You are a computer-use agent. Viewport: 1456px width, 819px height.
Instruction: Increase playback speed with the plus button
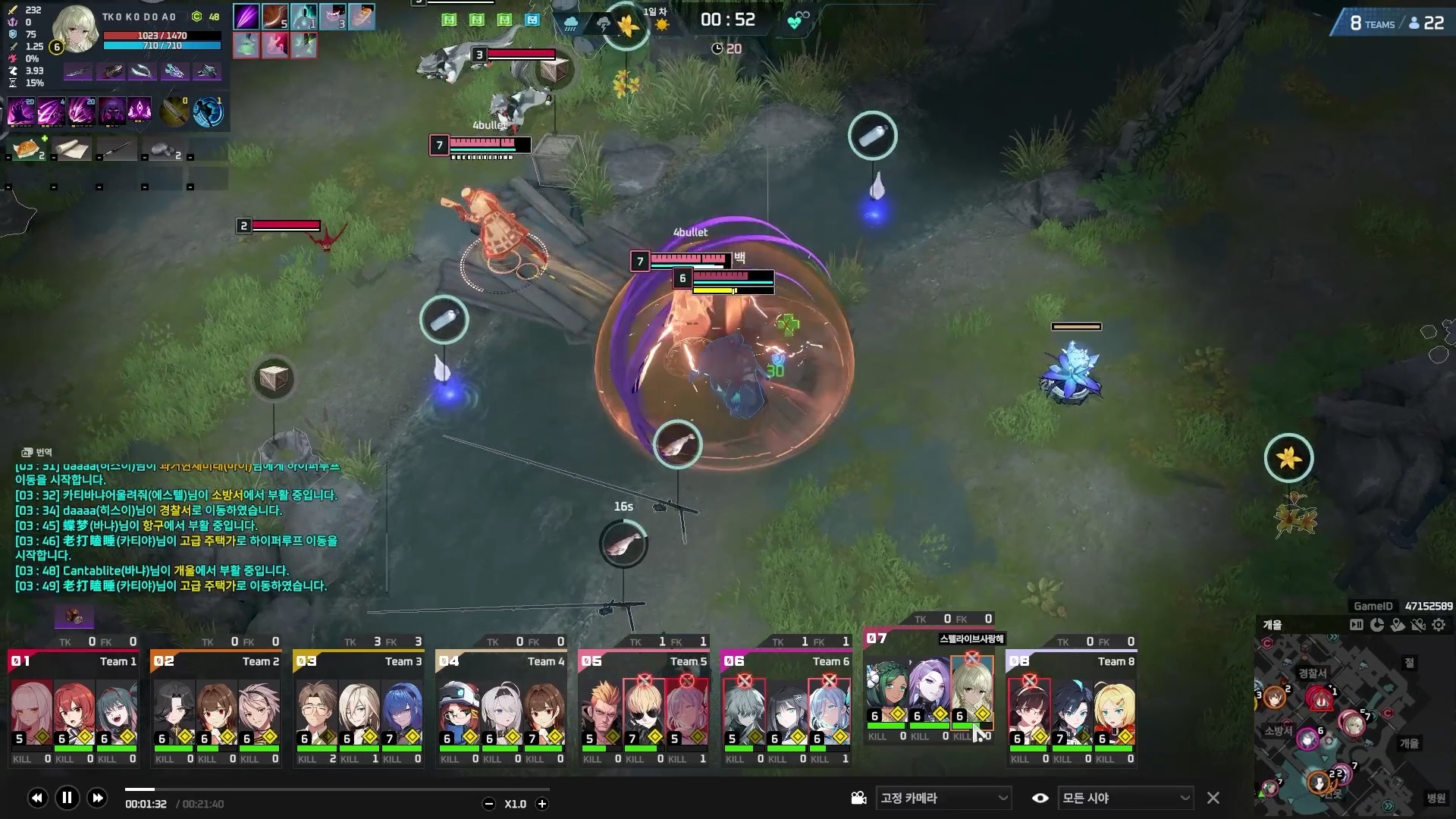(541, 804)
